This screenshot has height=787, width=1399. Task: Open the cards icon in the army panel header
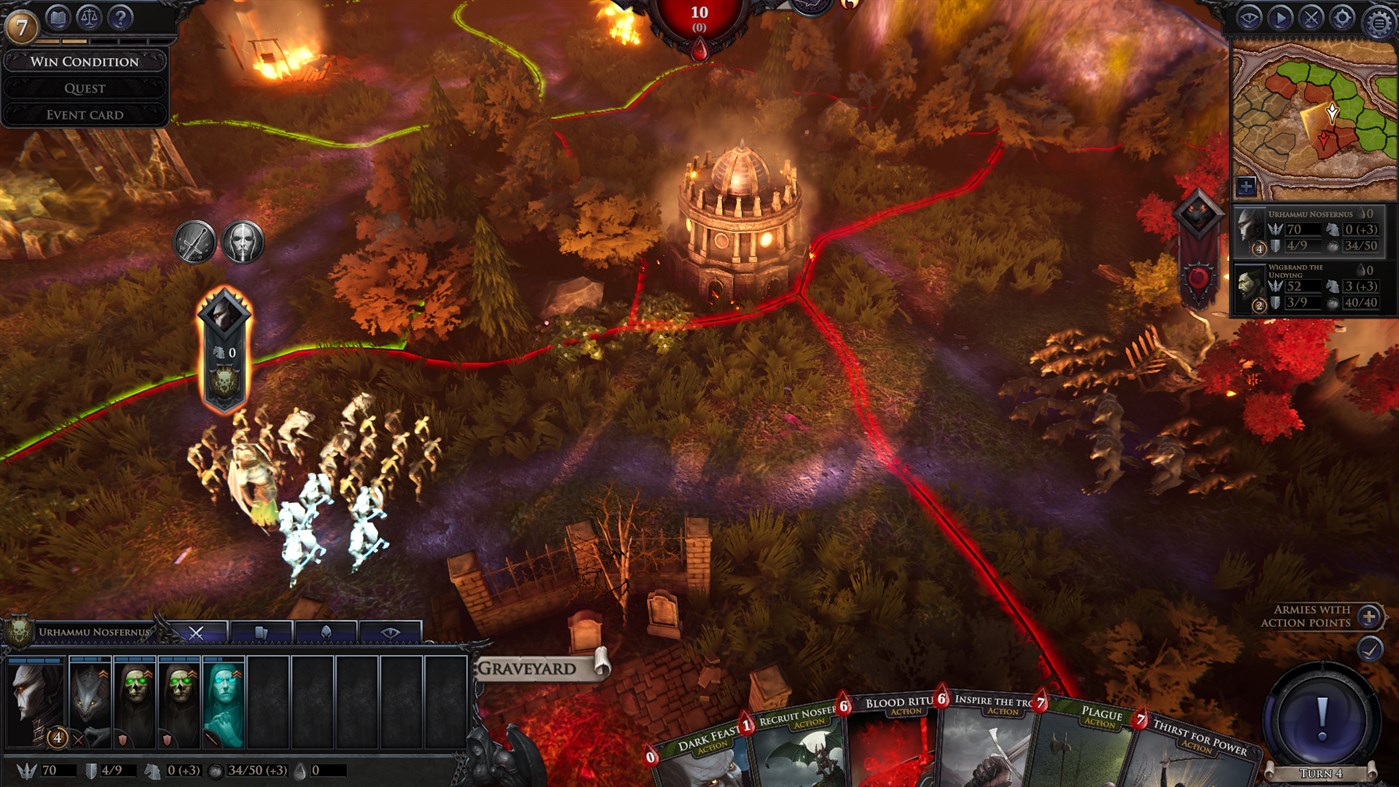click(x=262, y=632)
